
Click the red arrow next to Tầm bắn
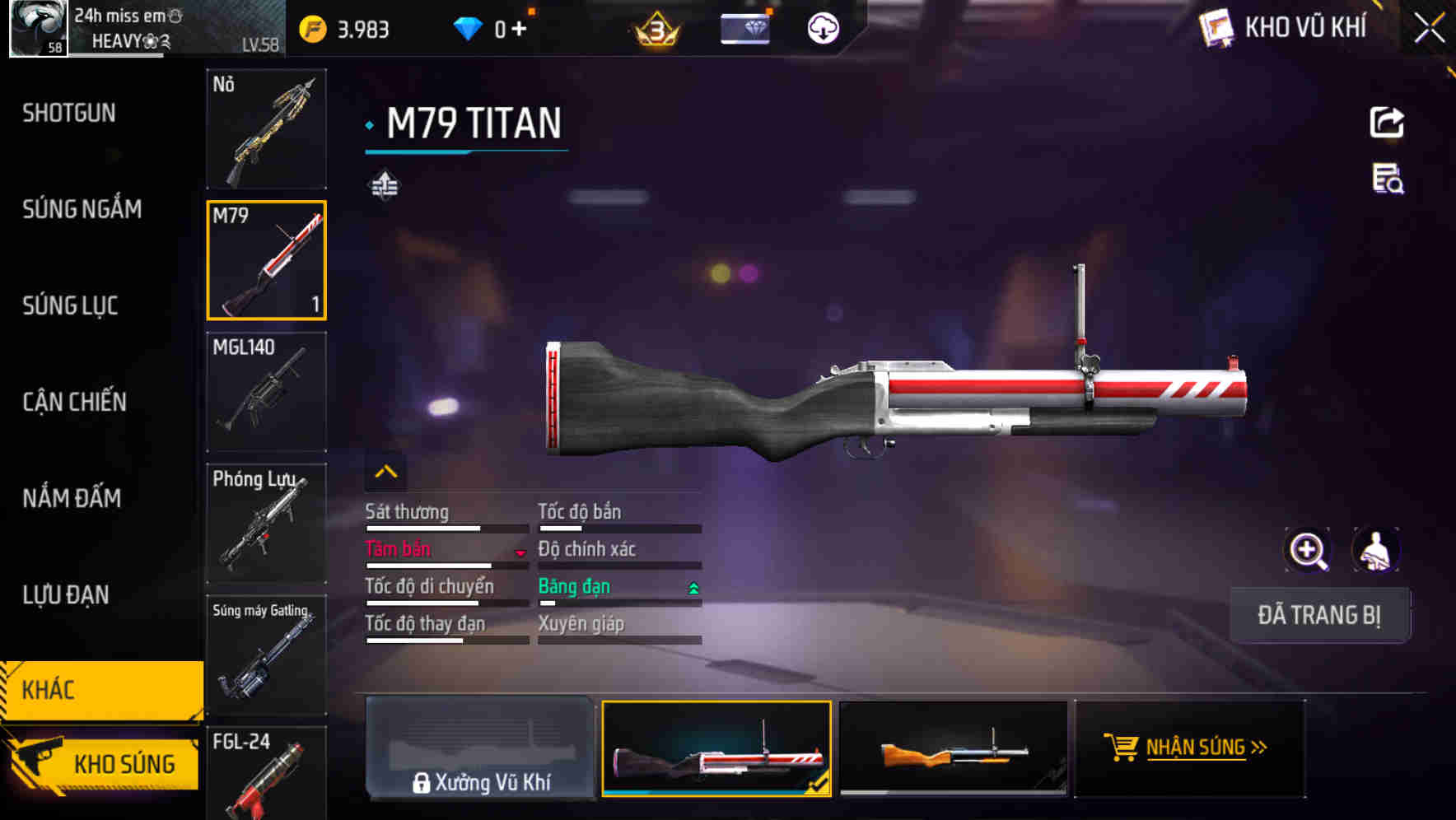520,553
